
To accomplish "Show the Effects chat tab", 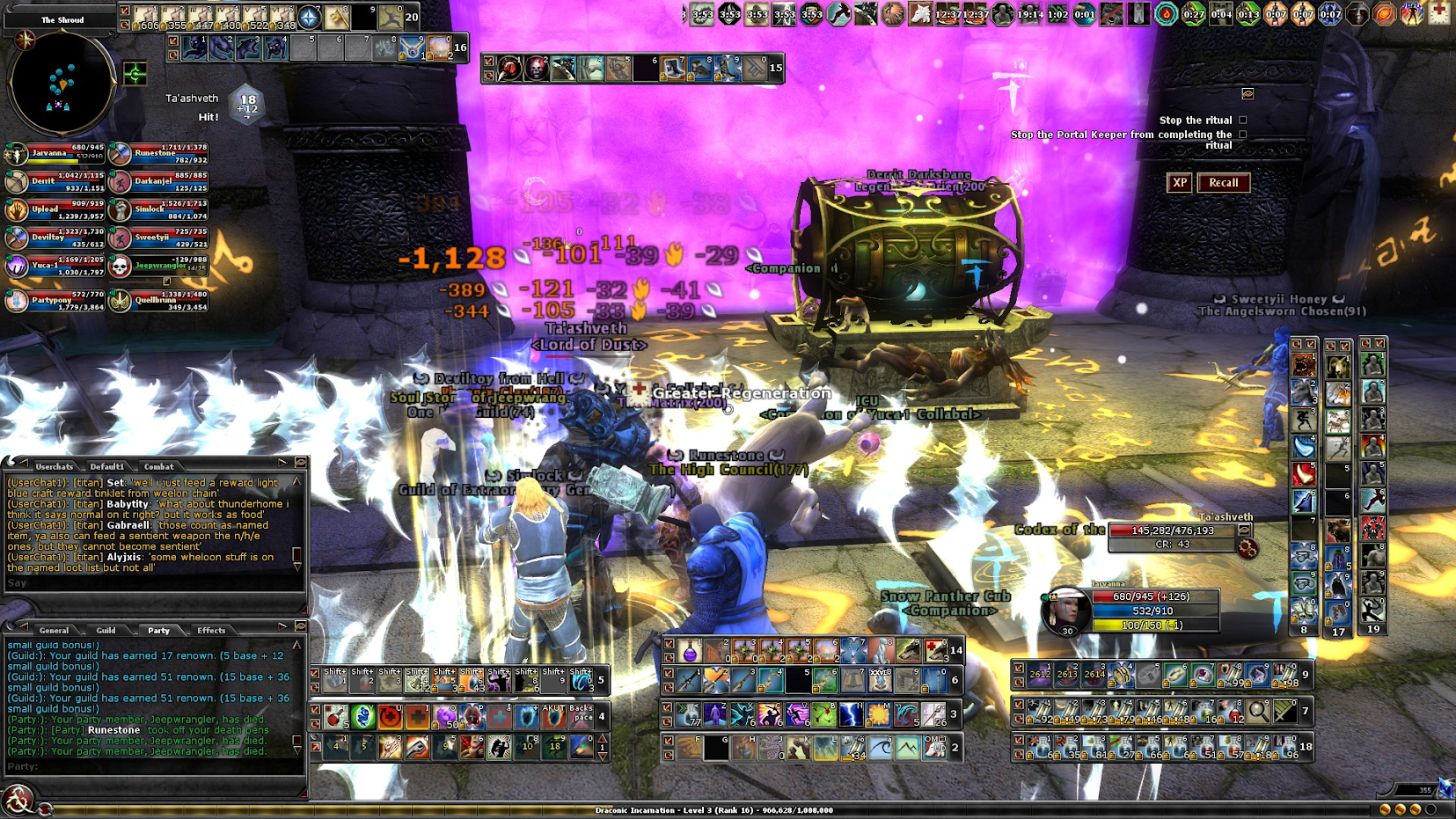I will 211,630.
